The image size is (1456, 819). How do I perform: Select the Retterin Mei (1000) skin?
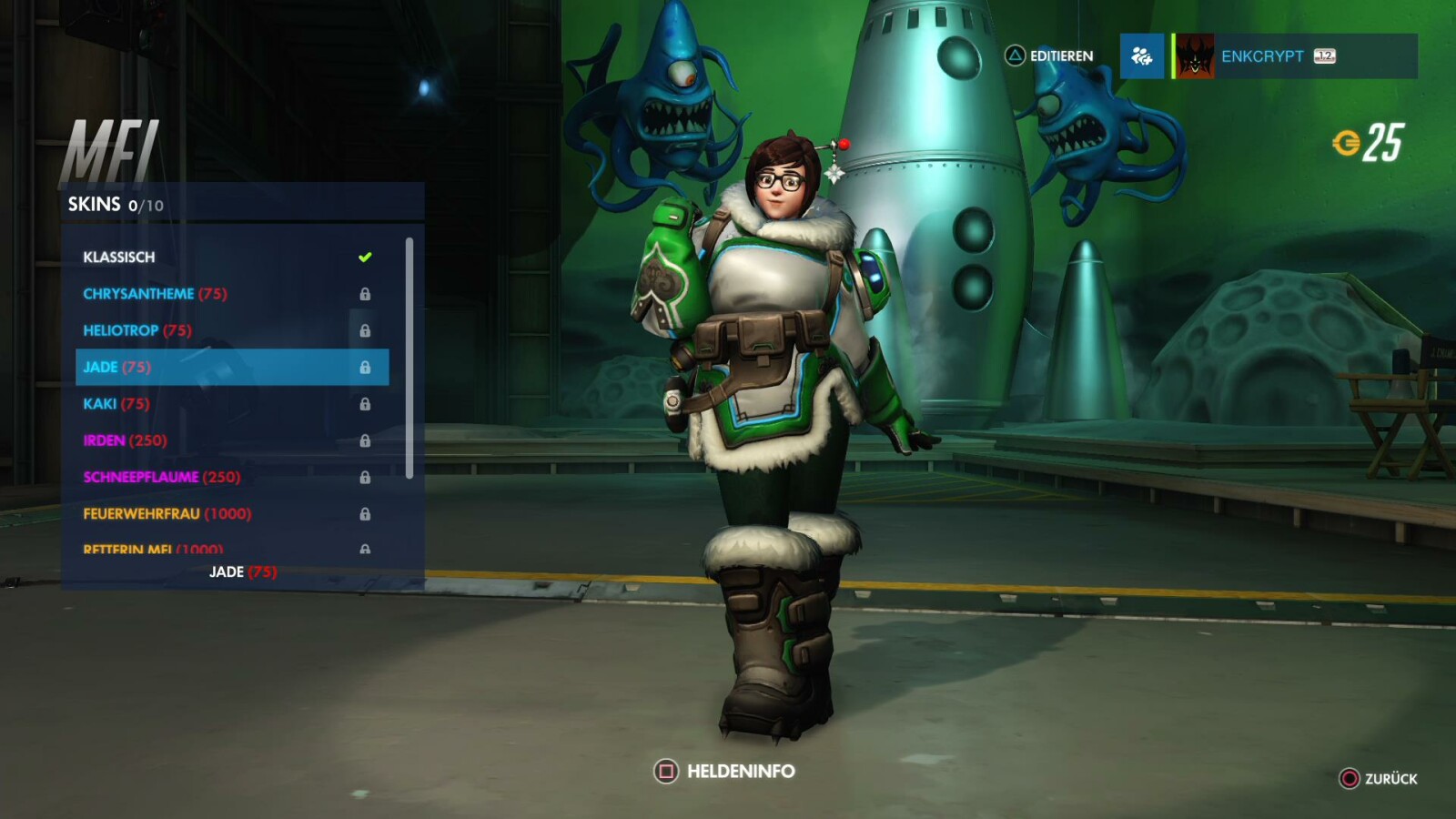(153, 550)
